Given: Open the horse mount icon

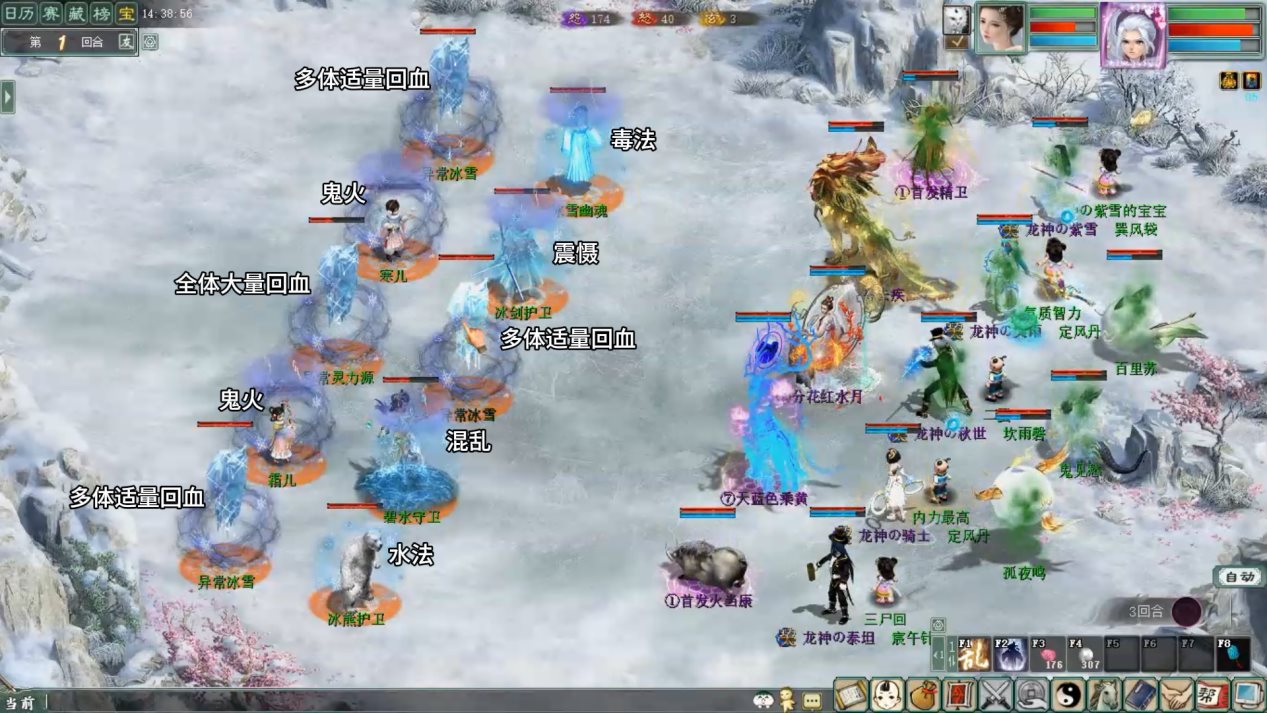Looking at the screenshot, I should click(x=1104, y=694).
